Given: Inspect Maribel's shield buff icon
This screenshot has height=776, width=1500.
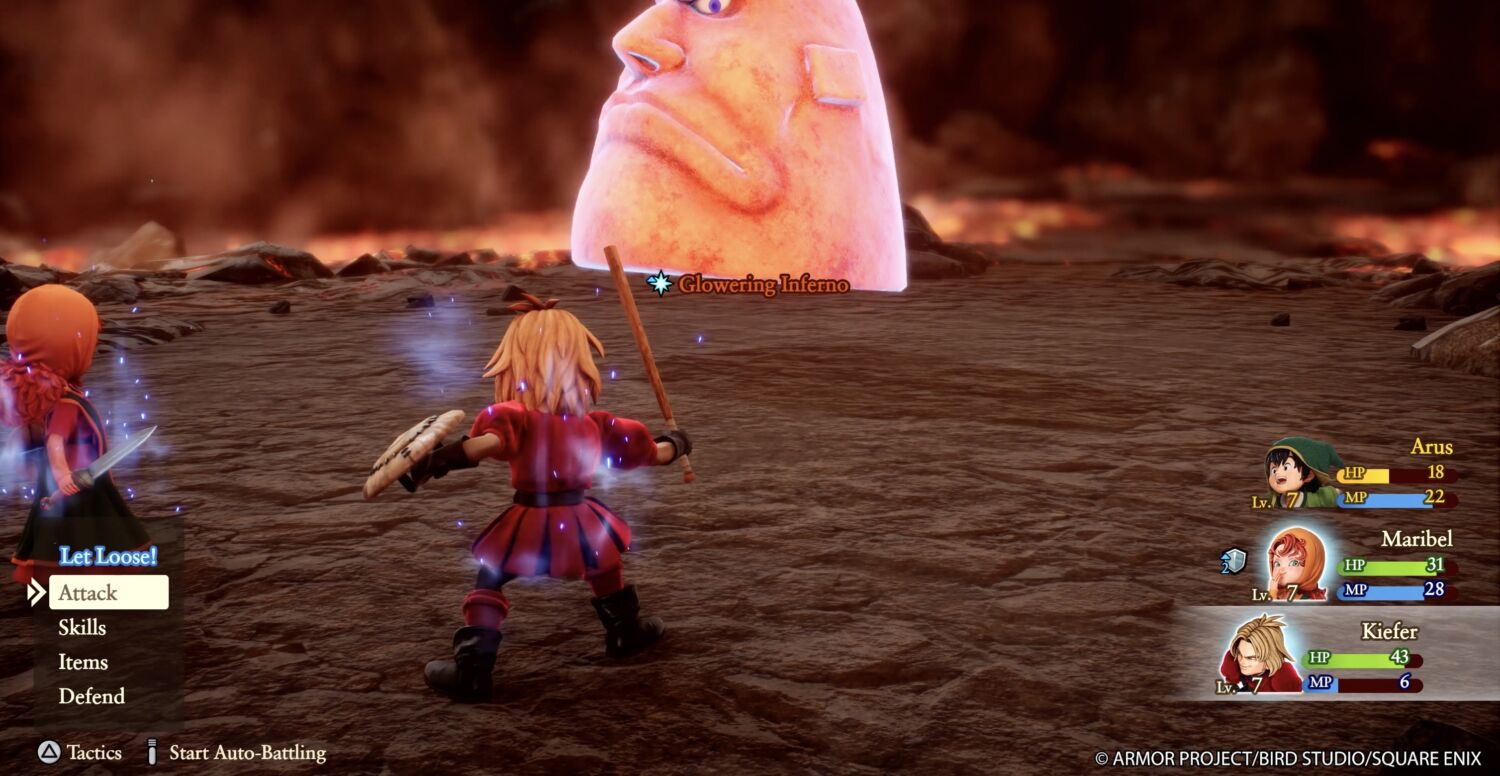Looking at the screenshot, I should tap(1234, 562).
